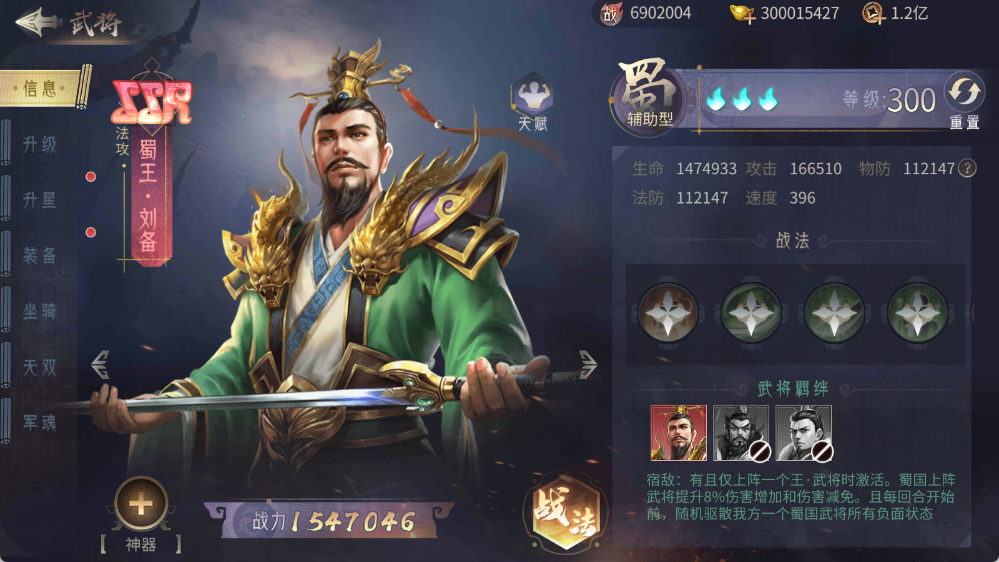Select the 升星 tab

[x=40, y=200]
